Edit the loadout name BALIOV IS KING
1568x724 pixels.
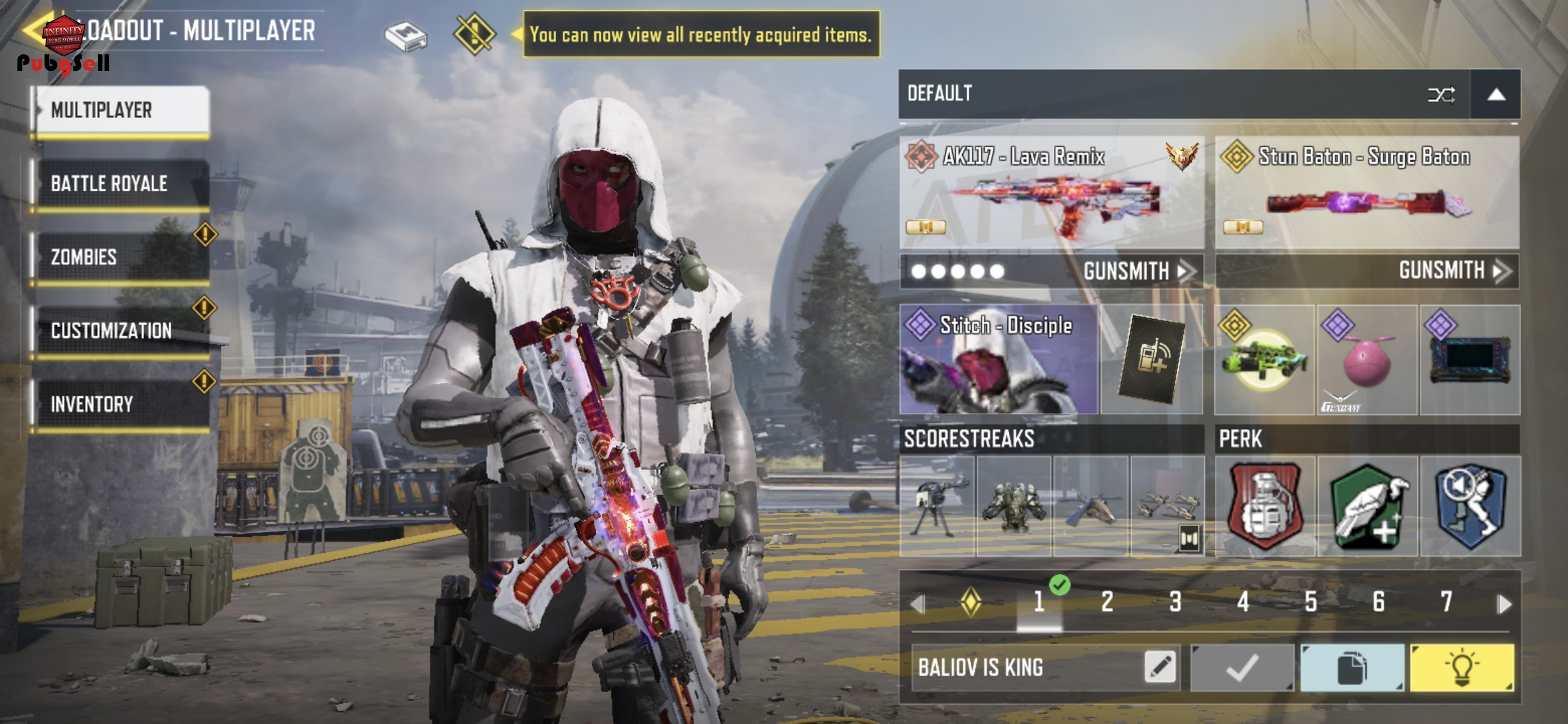click(1161, 667)
